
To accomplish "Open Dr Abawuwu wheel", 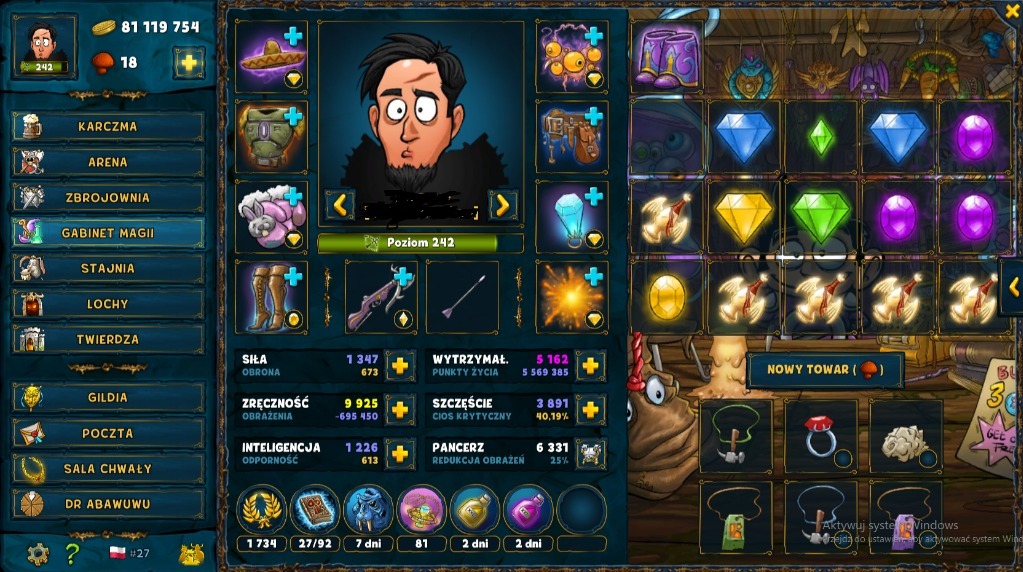I will coord(108,504).
